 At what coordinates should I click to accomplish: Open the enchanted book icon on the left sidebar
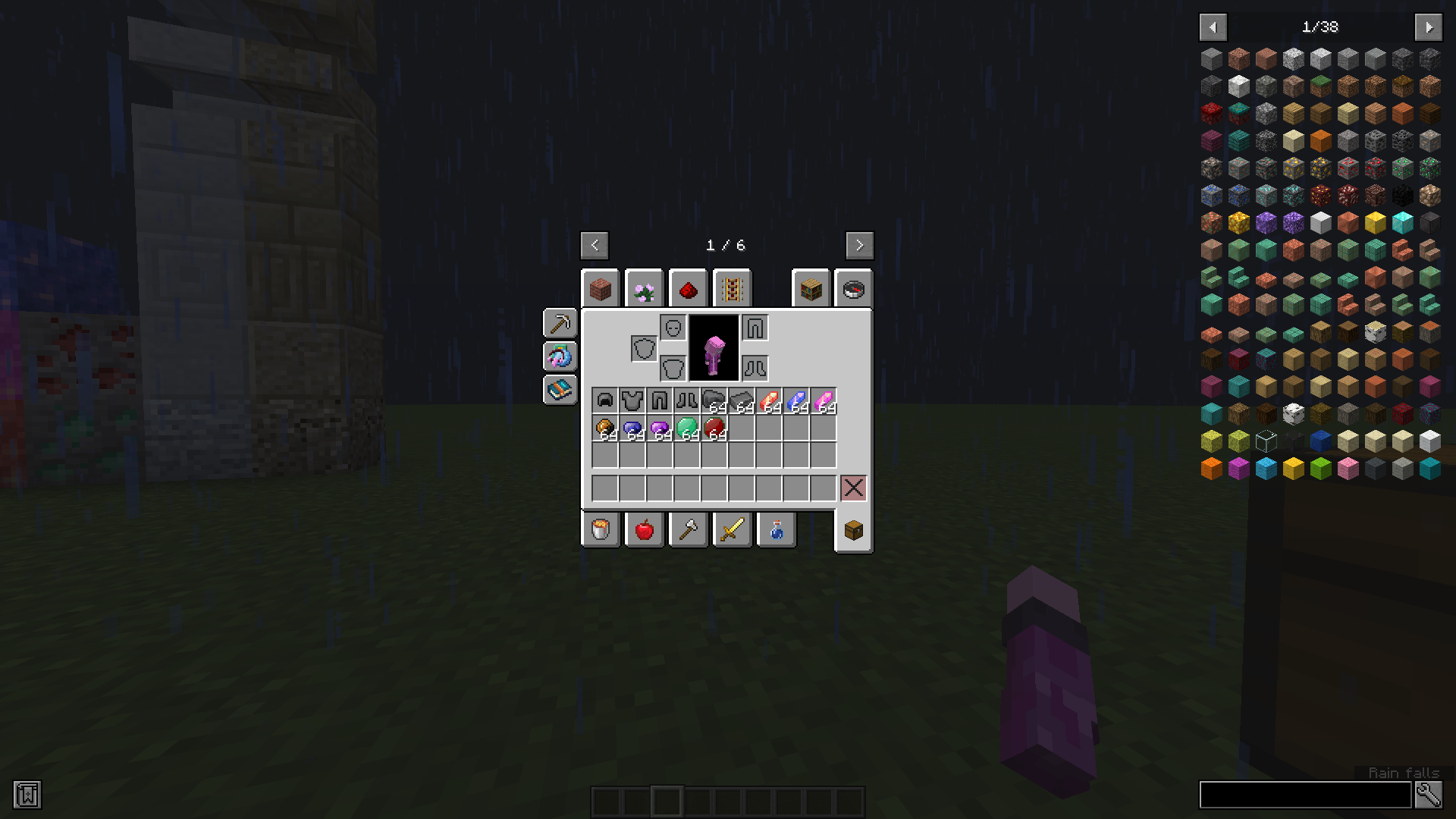tap(560, 390)
